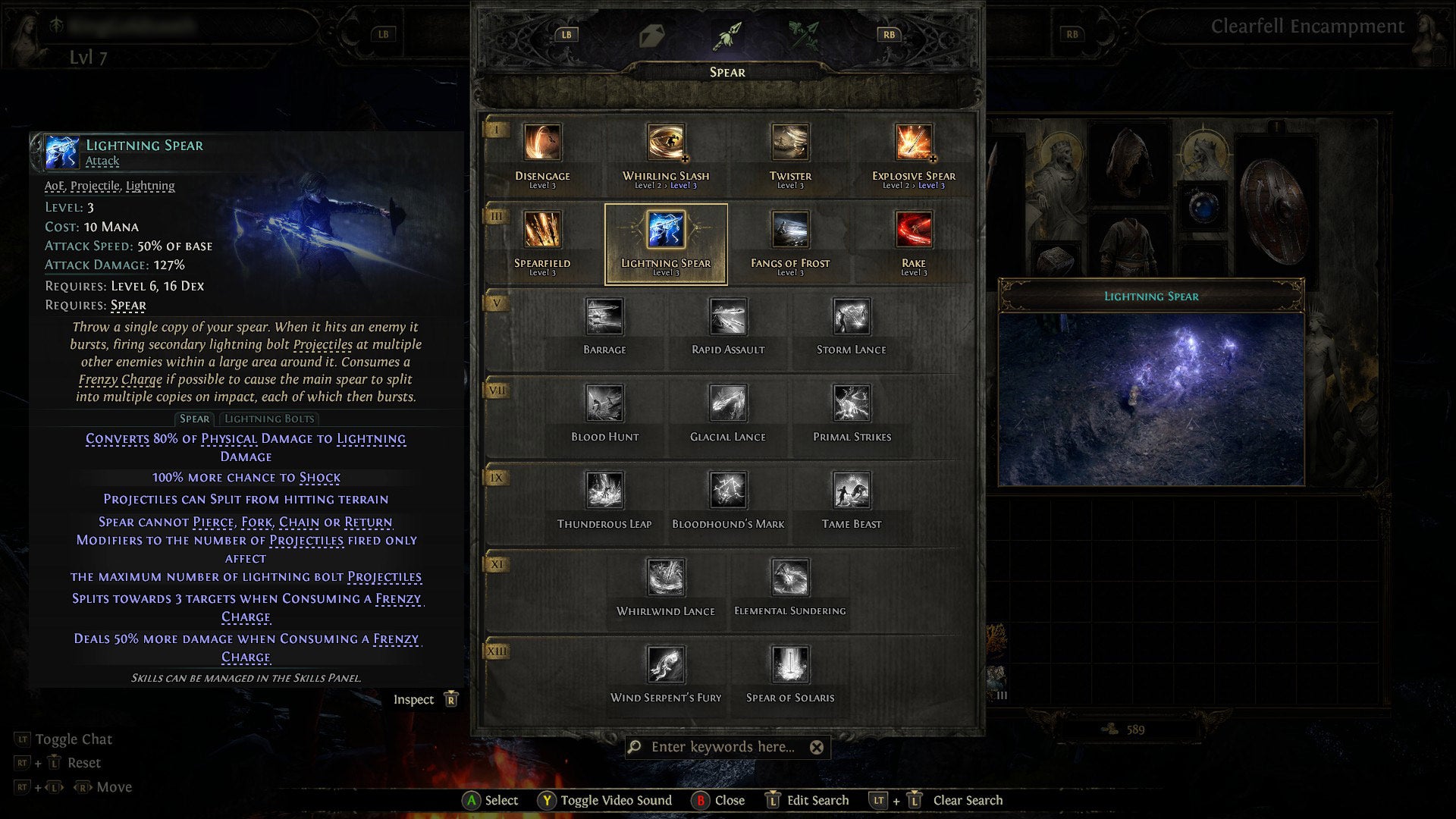
Task: Choose the Rake skill gem
Action: (914, 230)
